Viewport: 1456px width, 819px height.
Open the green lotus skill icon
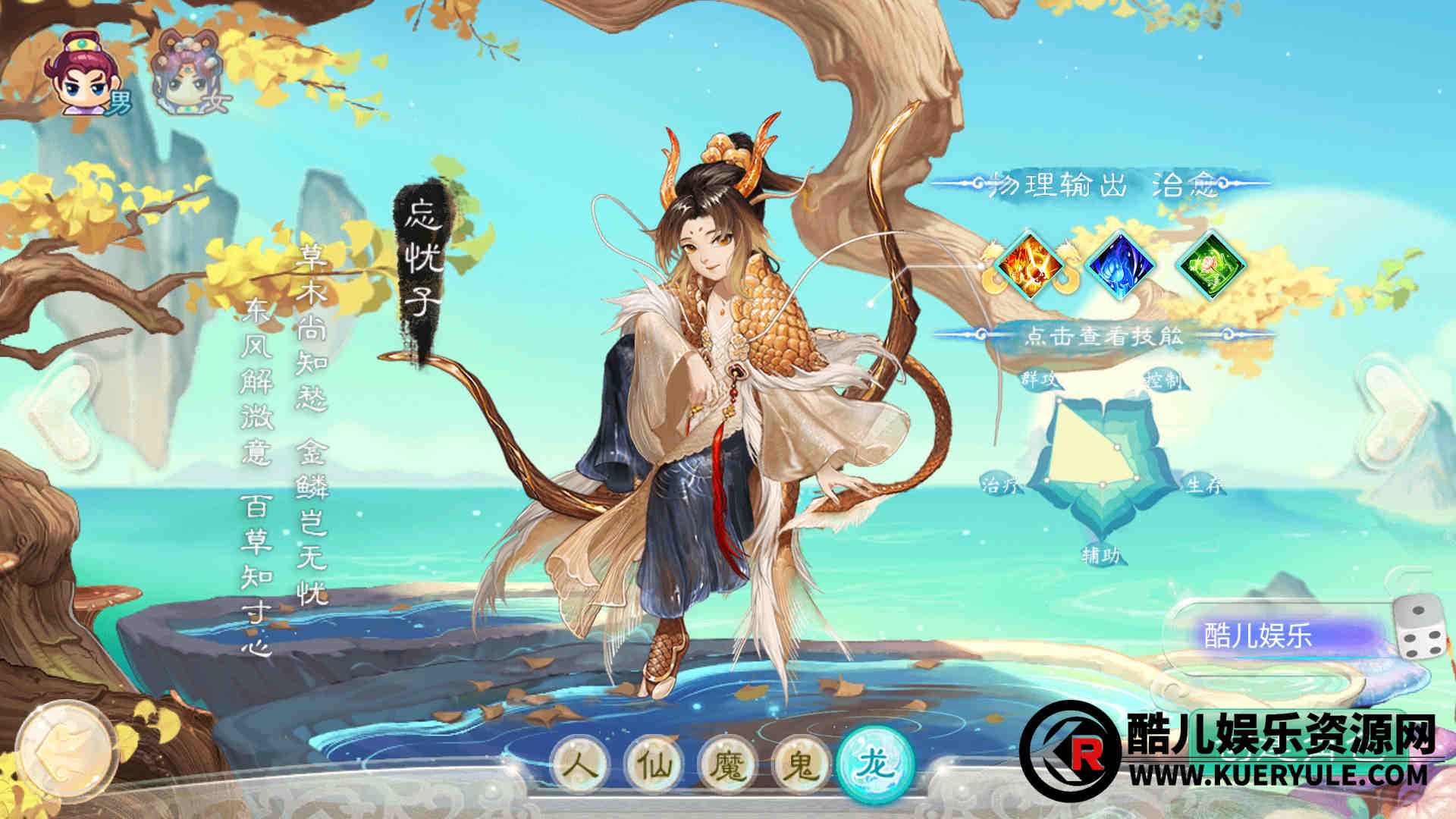1211,265
